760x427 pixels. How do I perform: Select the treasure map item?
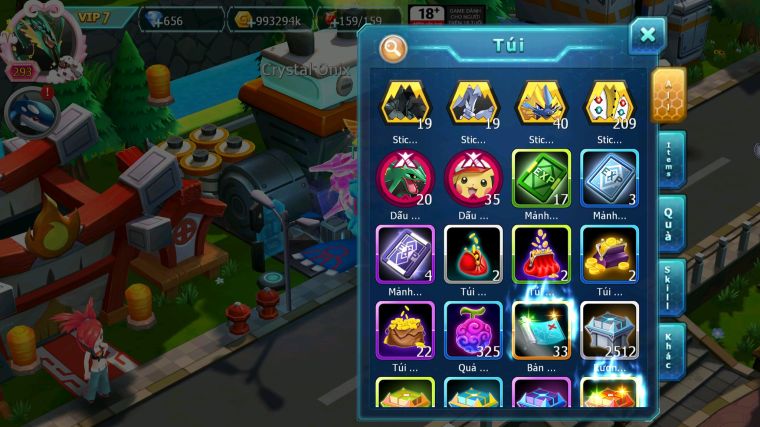tap(542, 329)
